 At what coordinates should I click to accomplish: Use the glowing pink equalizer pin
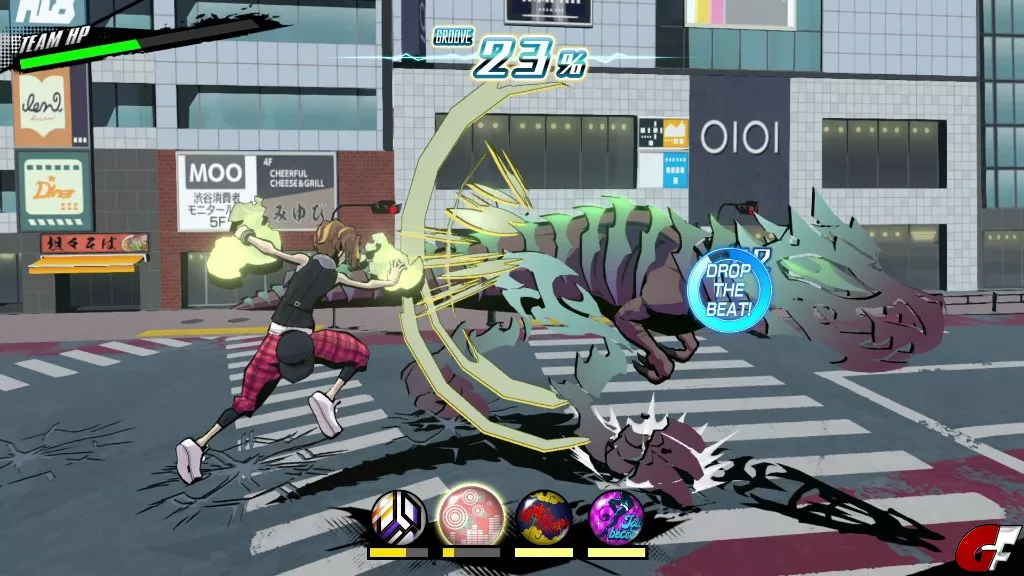pyautogui.click(x=471, y=514)
